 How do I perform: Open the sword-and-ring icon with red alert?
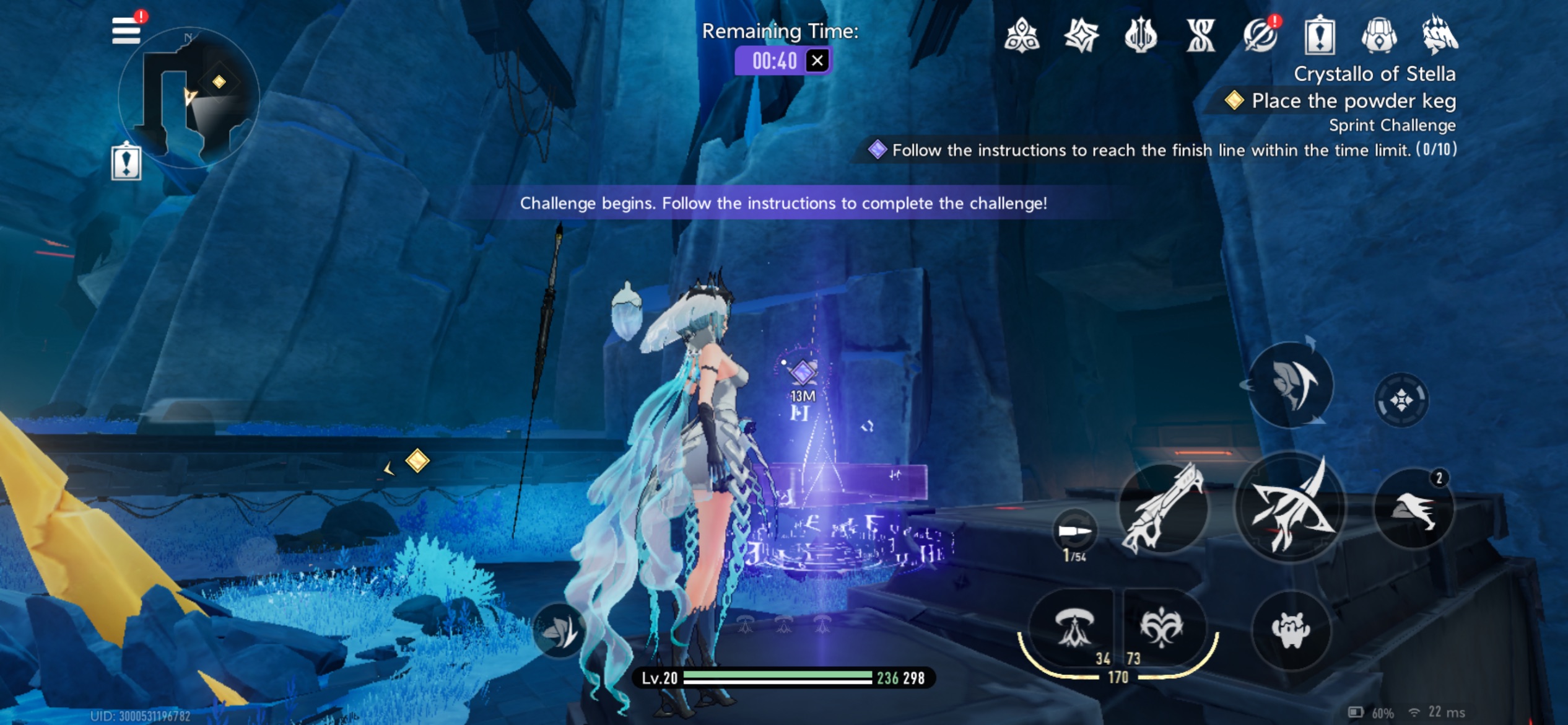(1260, 35)
